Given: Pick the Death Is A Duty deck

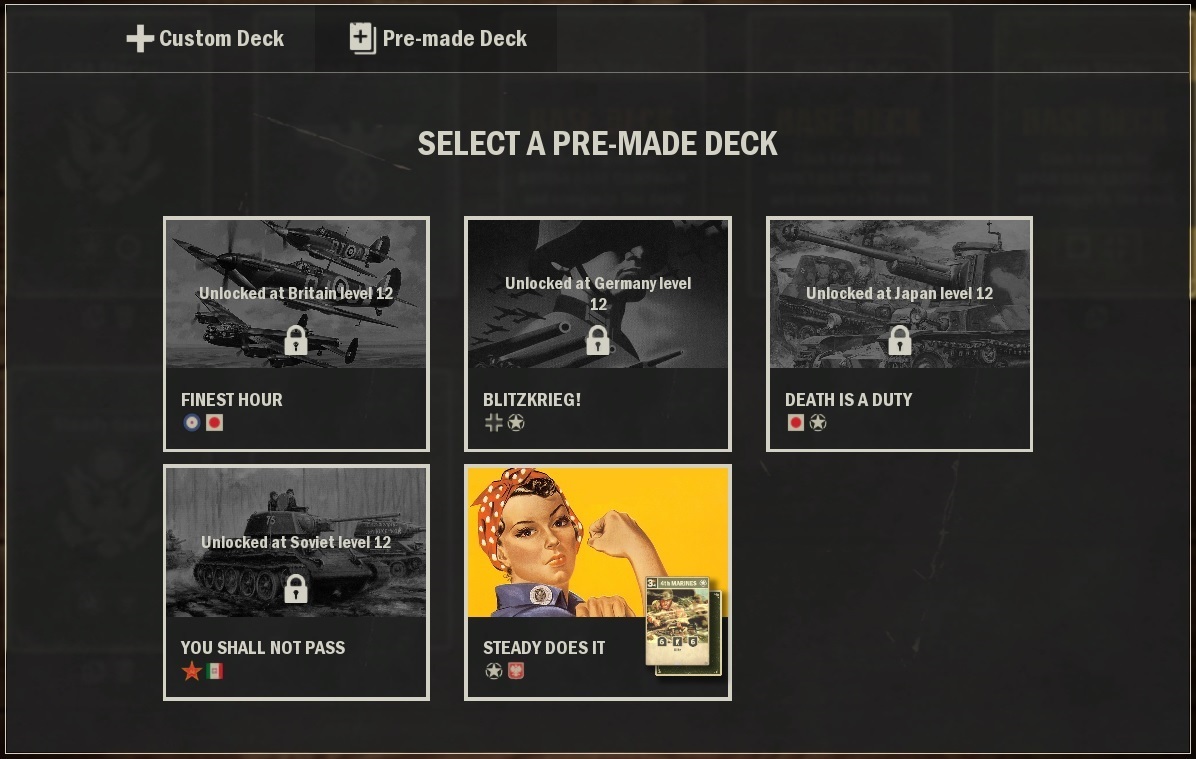Looking at the screenshot, I should (x=899, y=333).
